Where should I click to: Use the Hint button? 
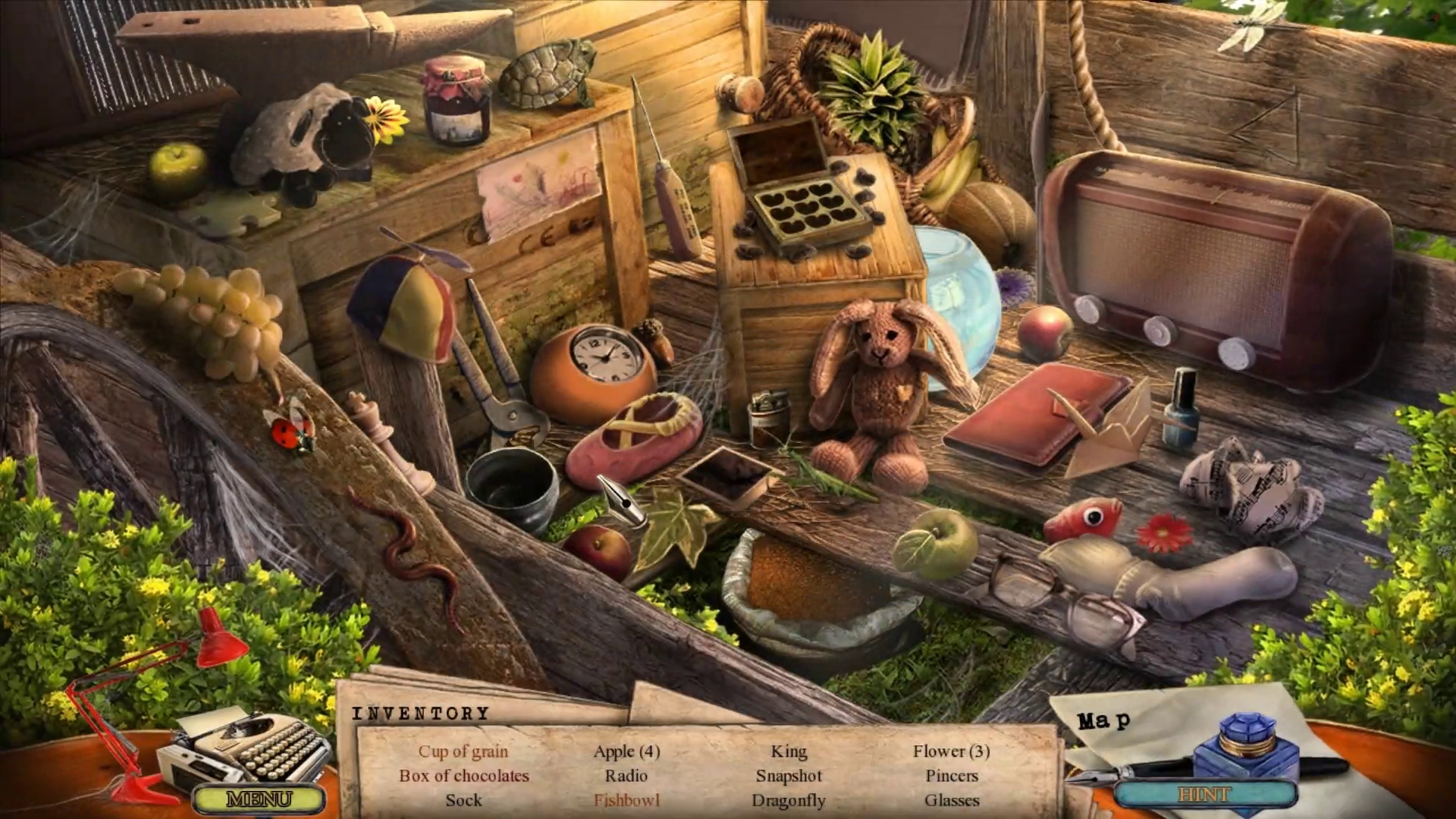pyautogui.click(x=1204, y=794)
